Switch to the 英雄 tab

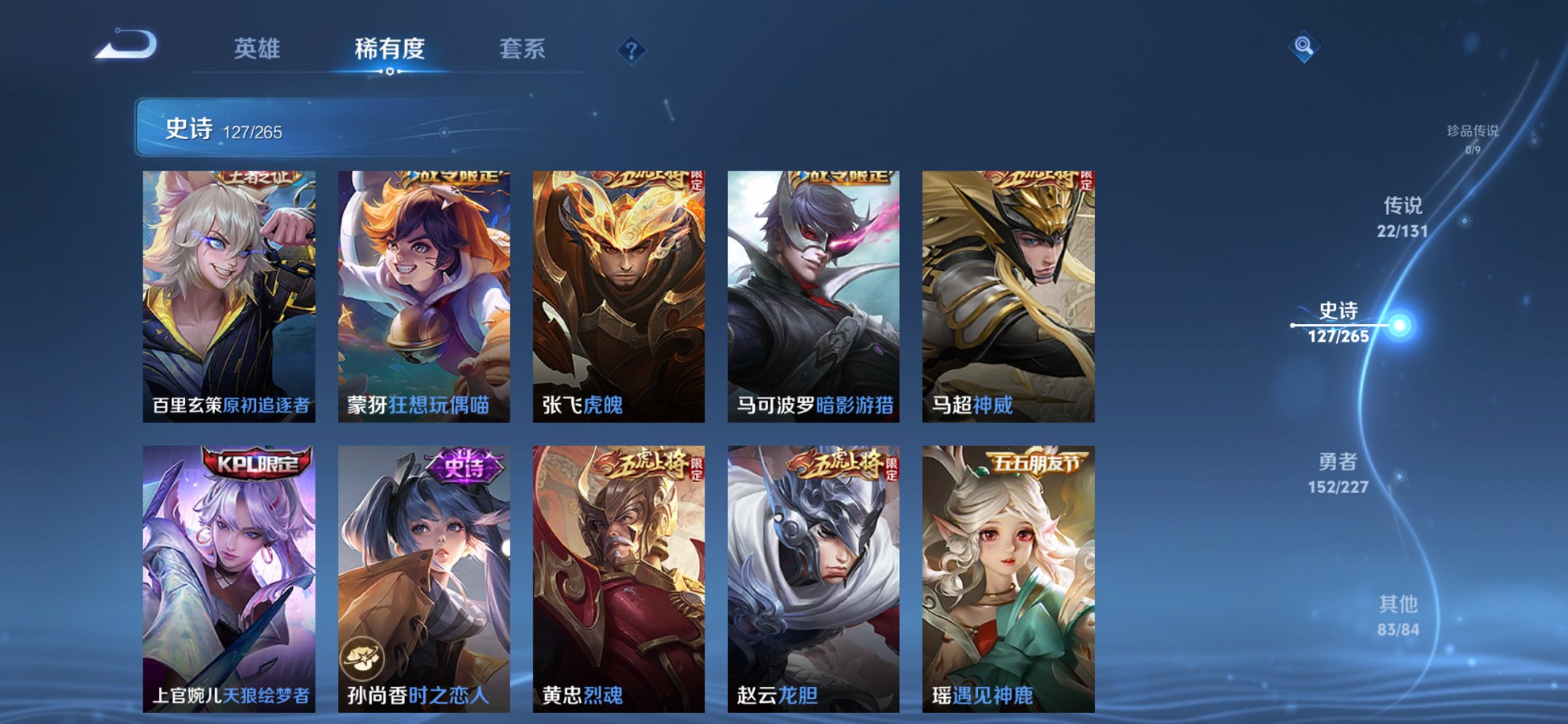(259, 50)
